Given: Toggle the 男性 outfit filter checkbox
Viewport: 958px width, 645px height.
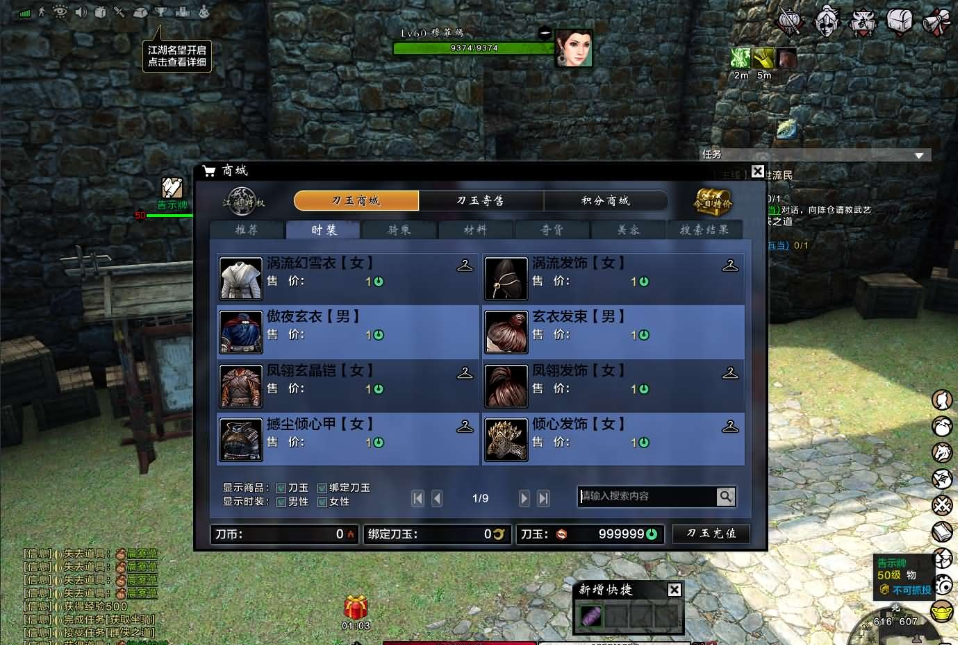Looking at the screenshot, I should [x=281, y=501].
